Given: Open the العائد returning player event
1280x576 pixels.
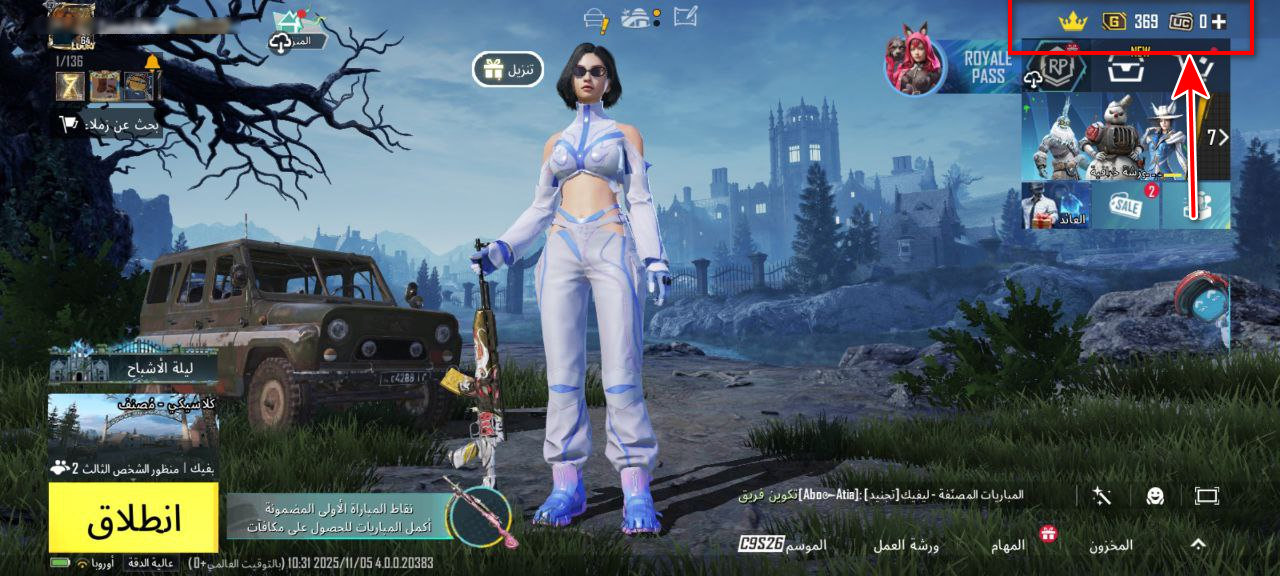Looking at the screenshot, I should tap(1054, 205).
